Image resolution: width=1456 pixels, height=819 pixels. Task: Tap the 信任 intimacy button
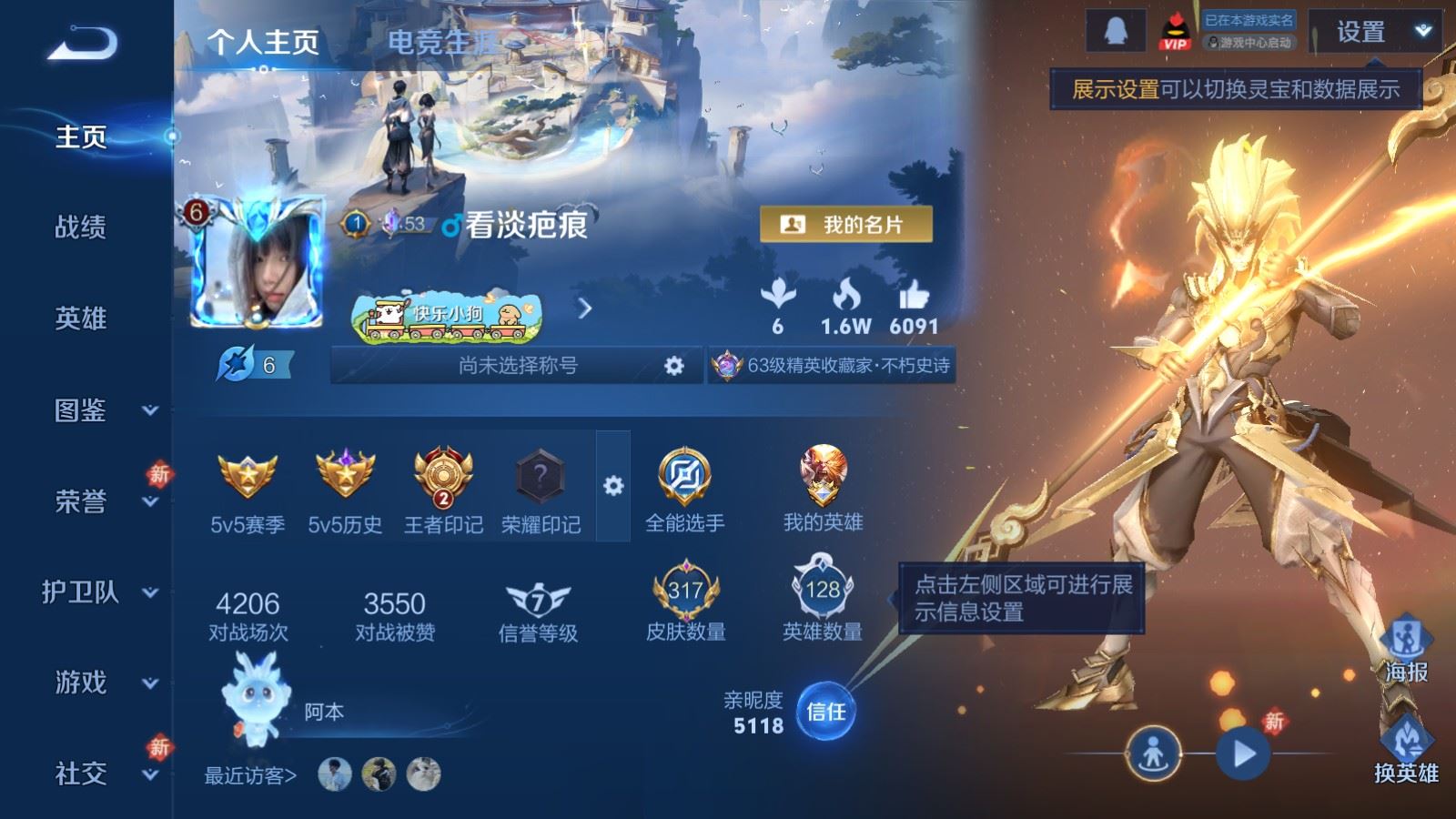click(825, 712)
